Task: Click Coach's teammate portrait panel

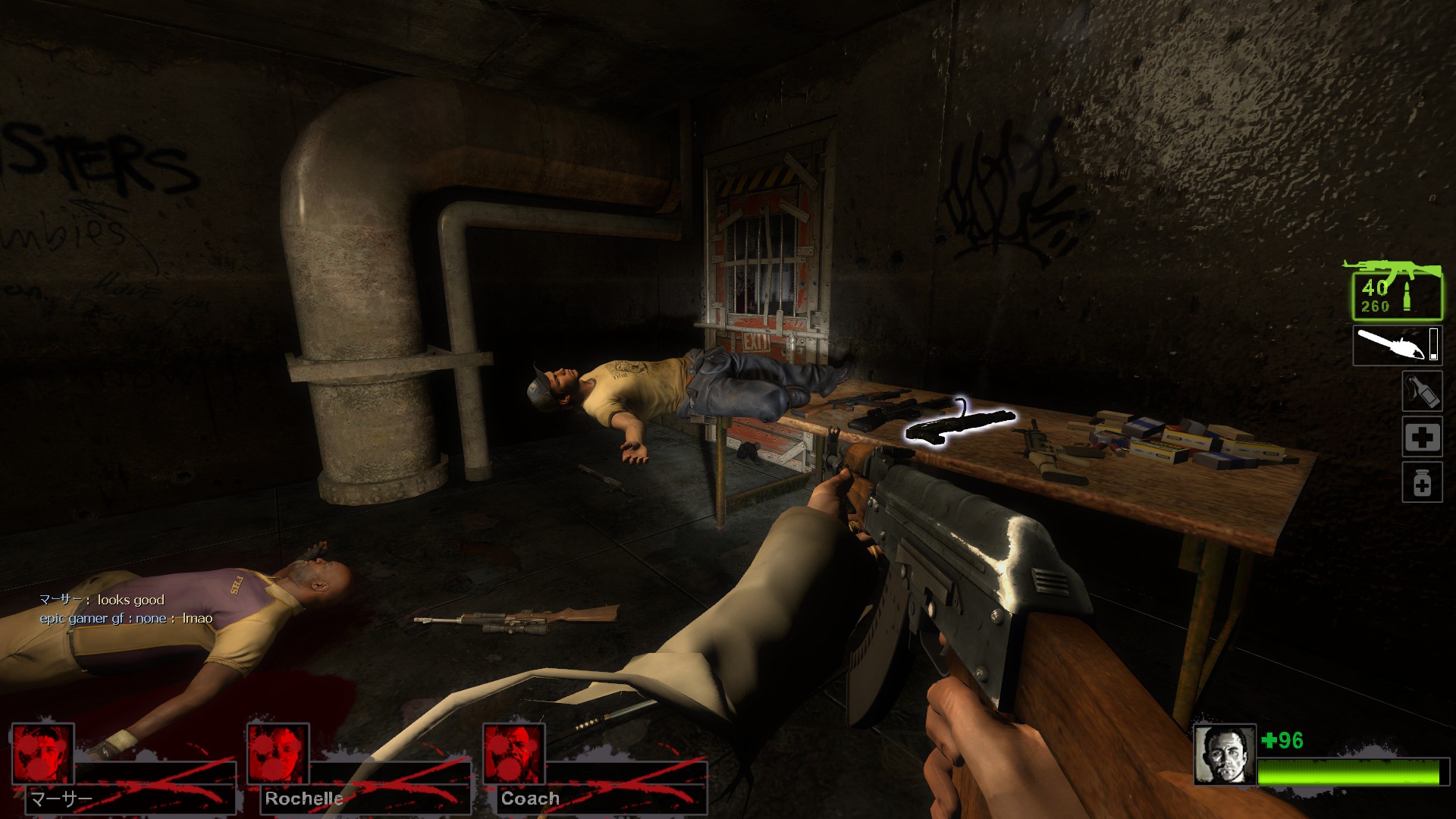Action: tap(514, 754)
